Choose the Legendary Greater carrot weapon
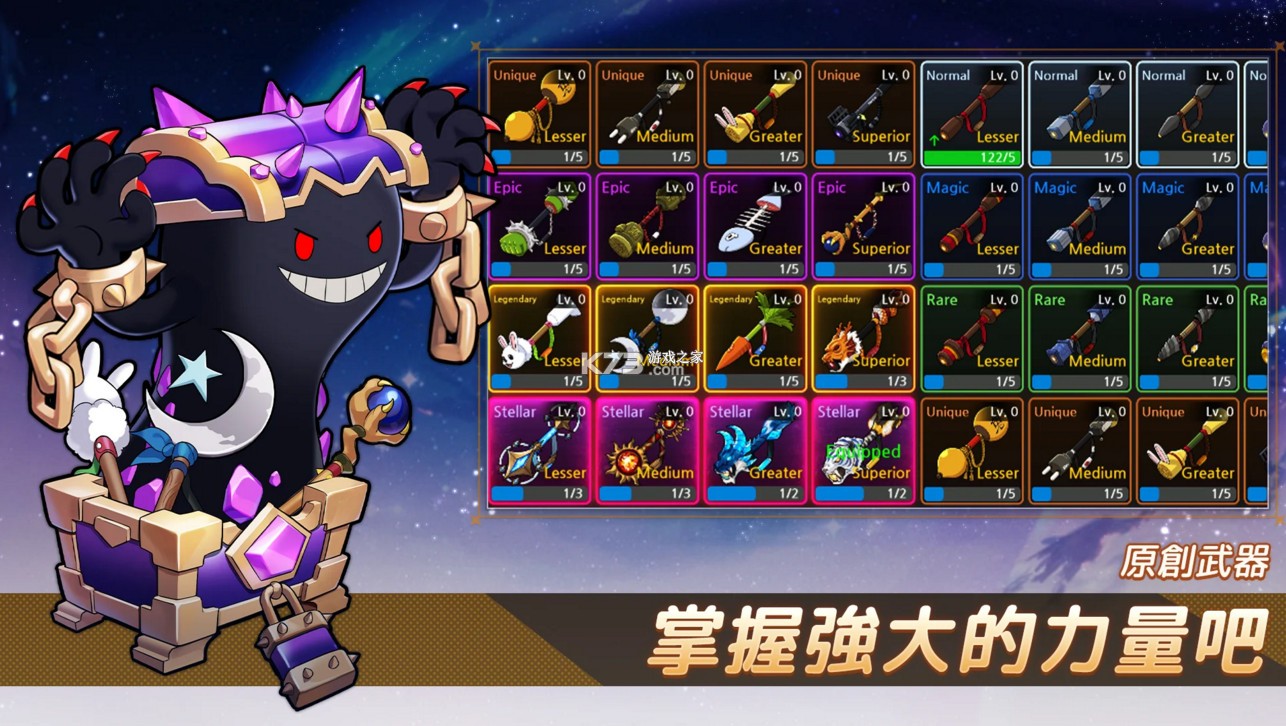The width and height of the screenshot is (1286, 726). 756,337
